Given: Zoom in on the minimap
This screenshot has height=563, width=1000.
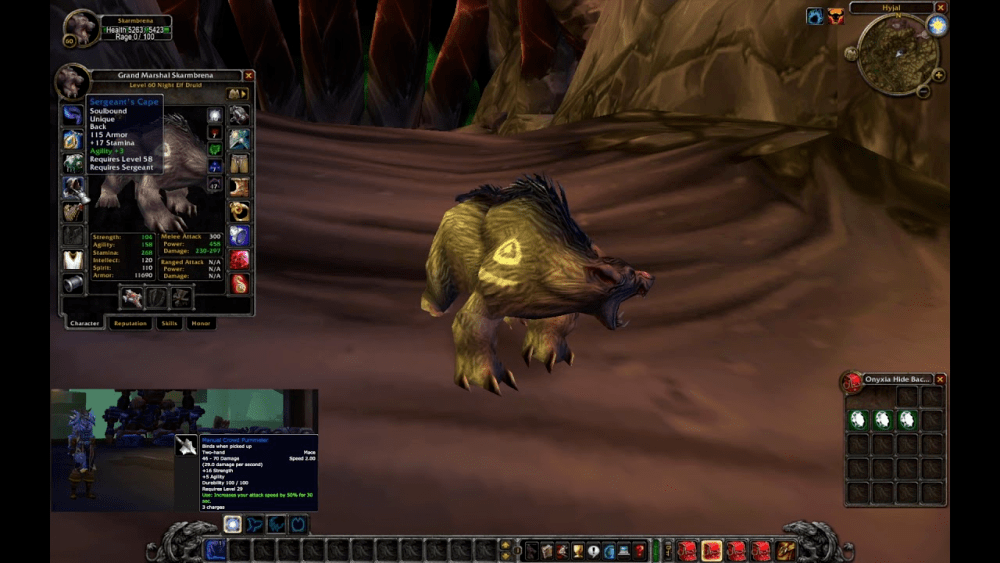Looking at the screenshot, I should coord(939,75).
